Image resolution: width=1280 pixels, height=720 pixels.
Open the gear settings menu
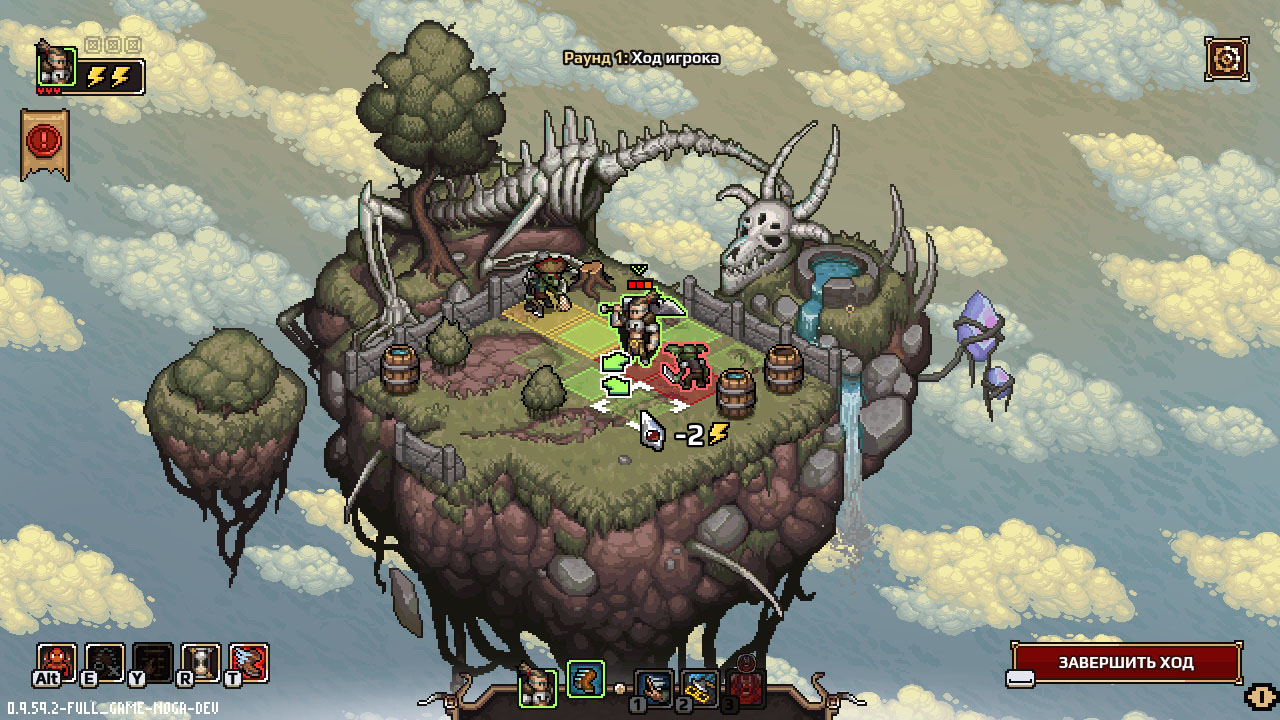1225,59
